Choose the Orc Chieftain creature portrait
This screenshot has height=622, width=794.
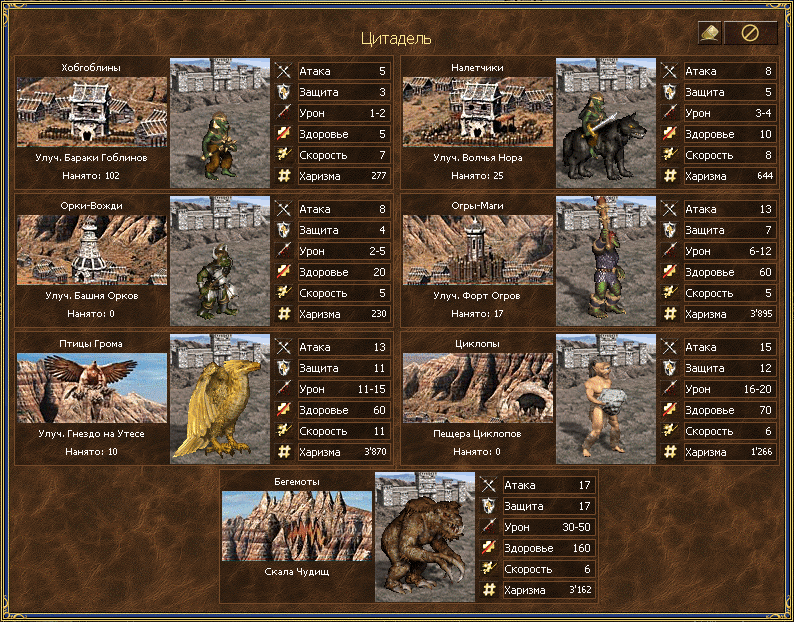pos(220,260)
